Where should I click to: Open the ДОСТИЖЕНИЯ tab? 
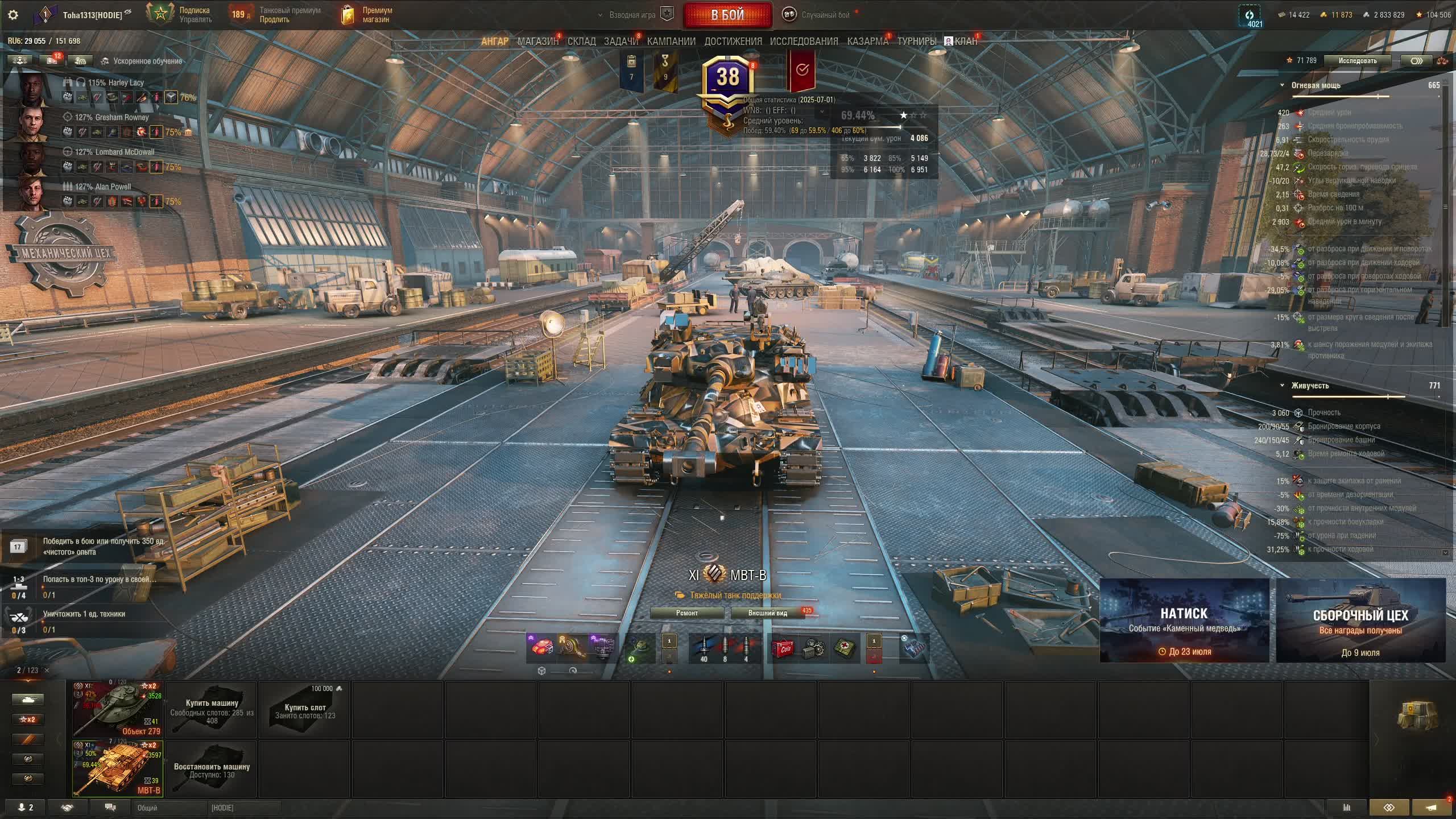(733, 41)
